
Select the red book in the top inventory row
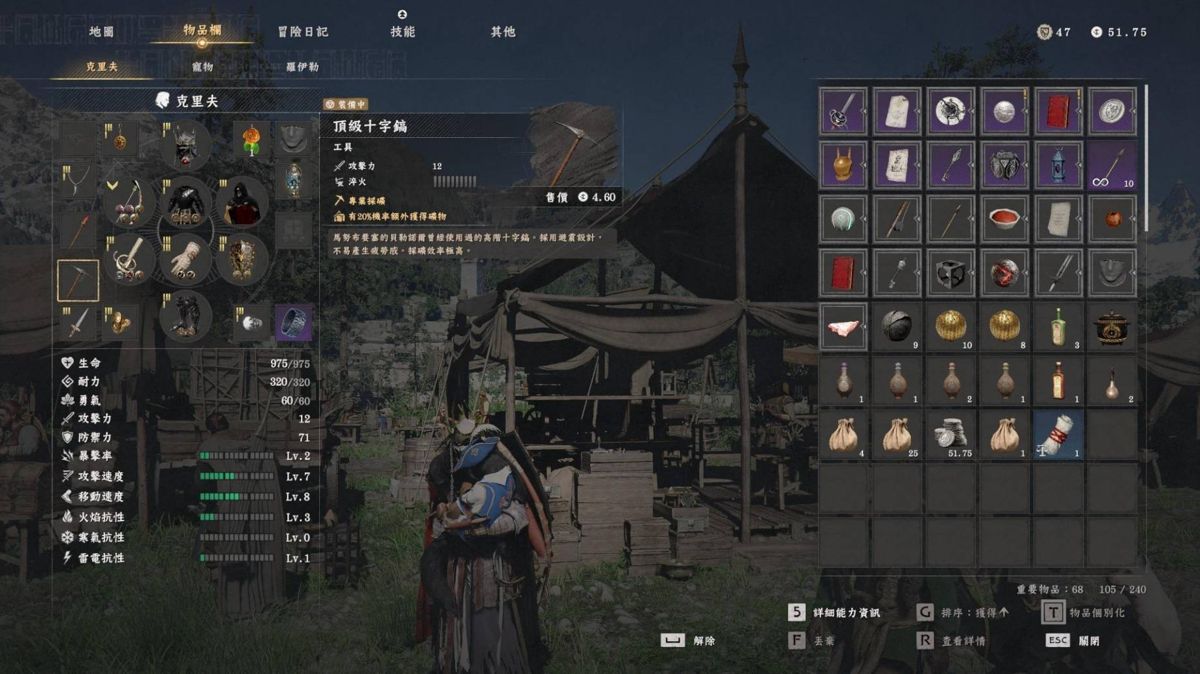1058,110
